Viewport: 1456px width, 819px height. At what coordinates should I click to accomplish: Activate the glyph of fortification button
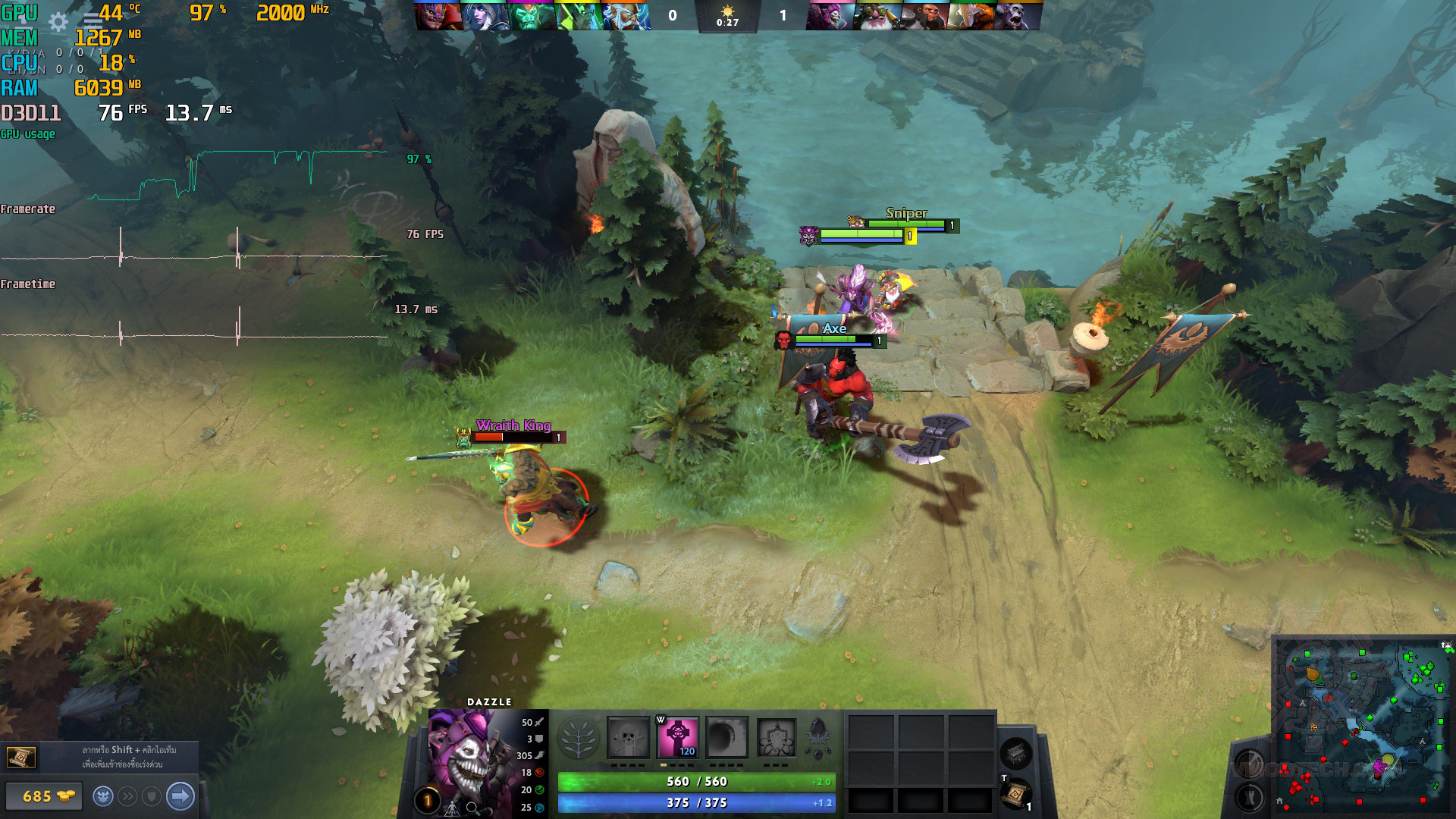(1249, 797)
